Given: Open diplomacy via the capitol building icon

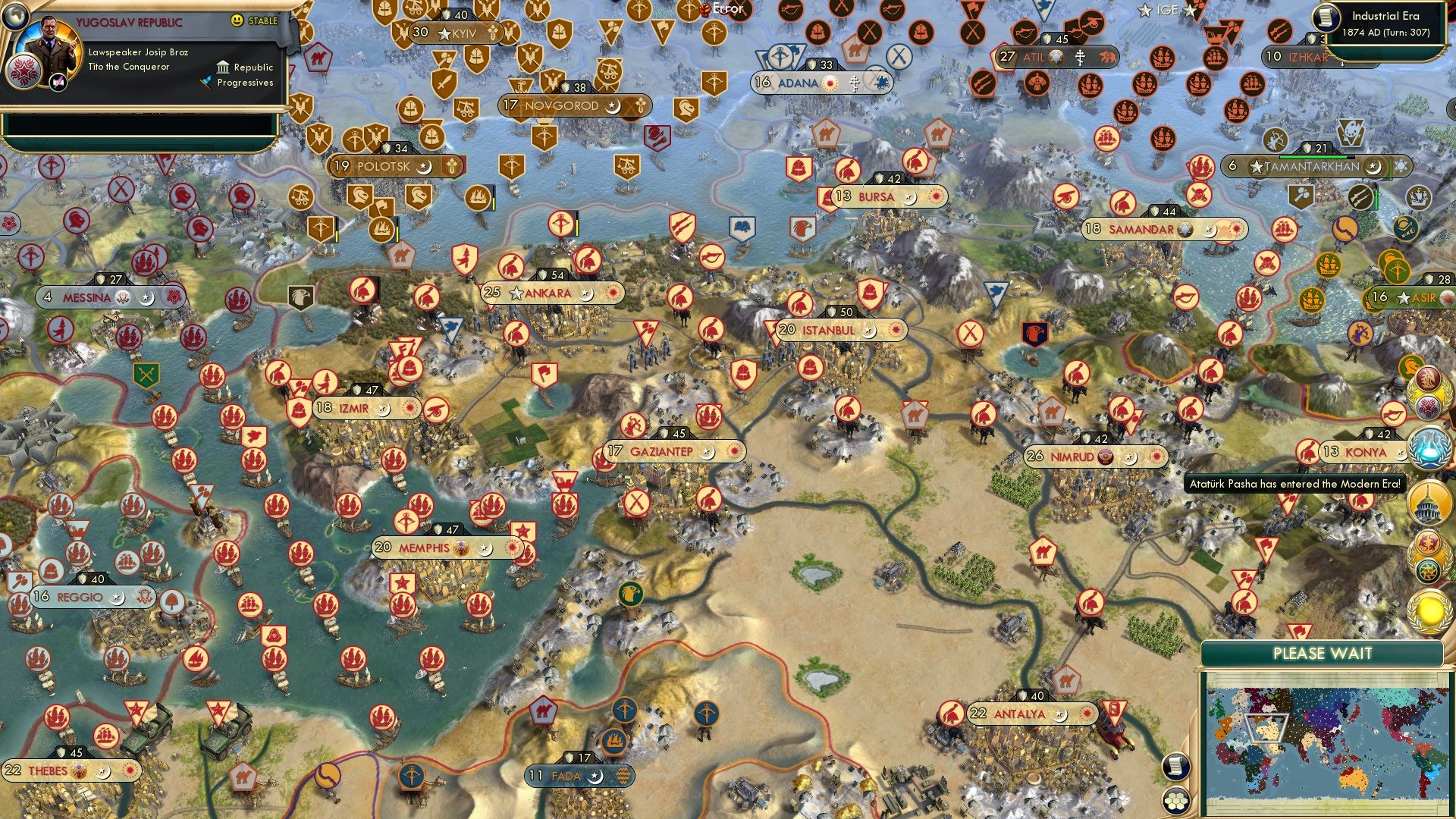Looking at the screenshot, I should pos(1429,502).
